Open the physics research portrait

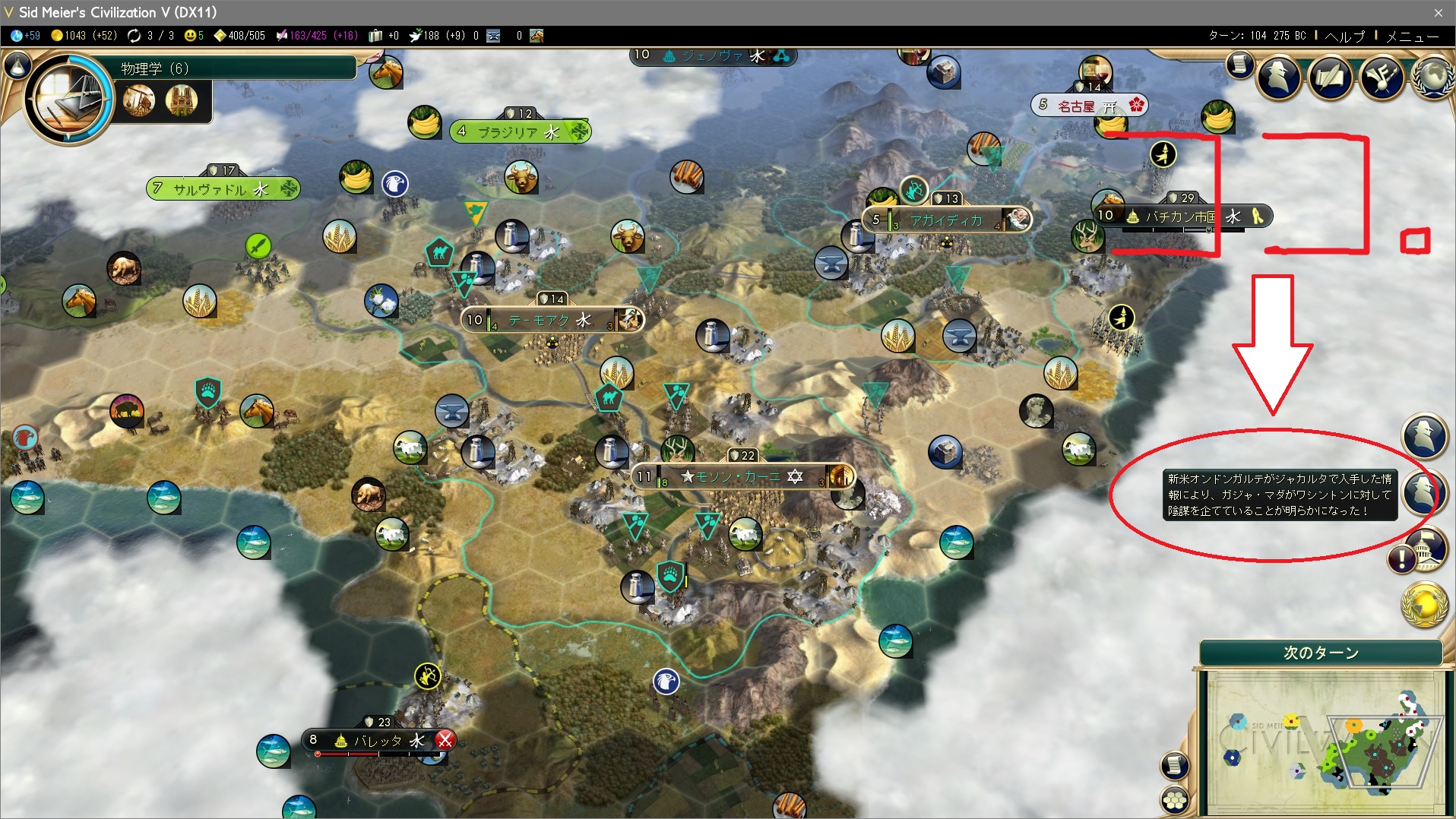[x=69, y=99]
